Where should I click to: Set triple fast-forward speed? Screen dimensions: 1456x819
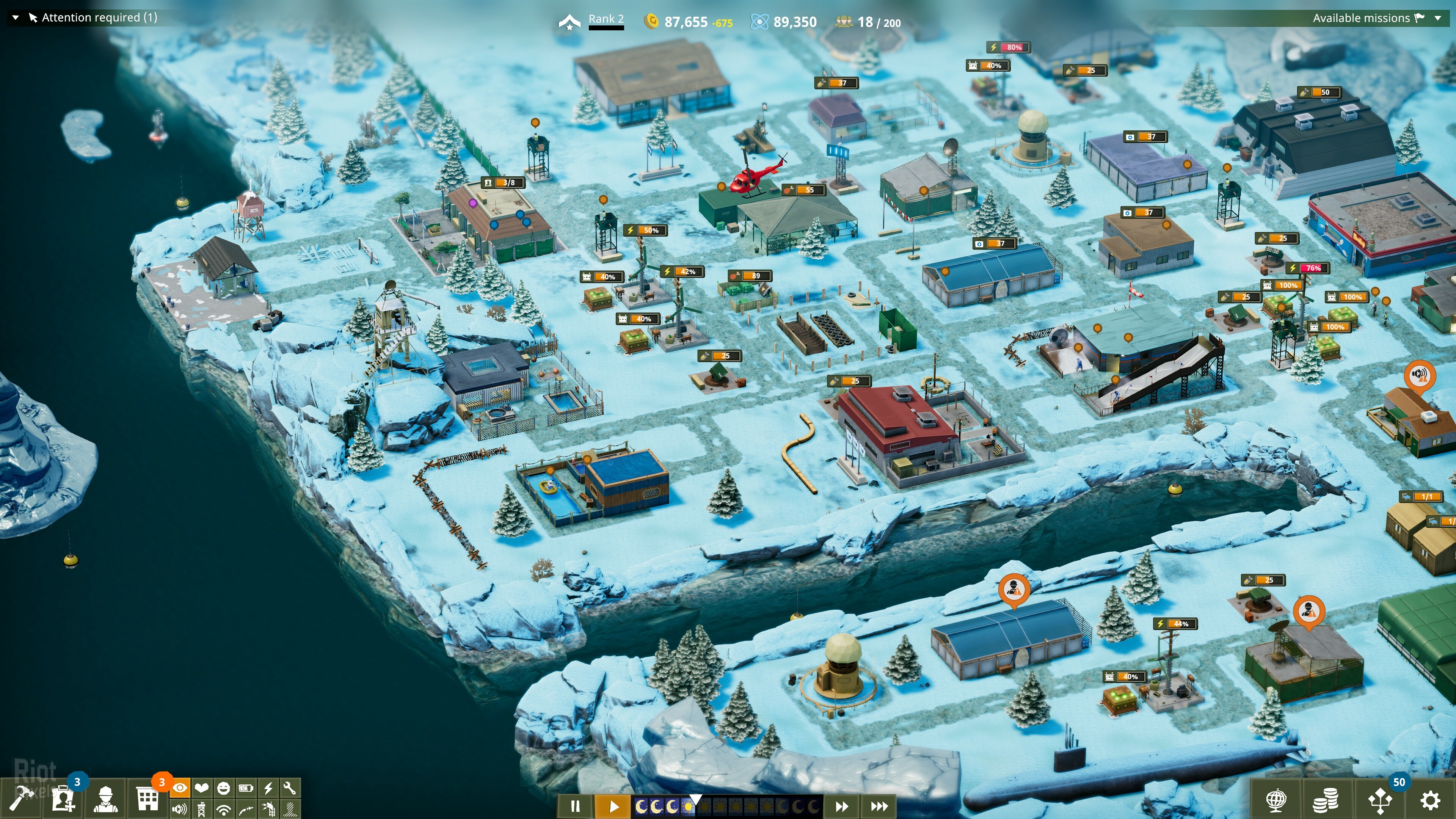click(879, 806)
